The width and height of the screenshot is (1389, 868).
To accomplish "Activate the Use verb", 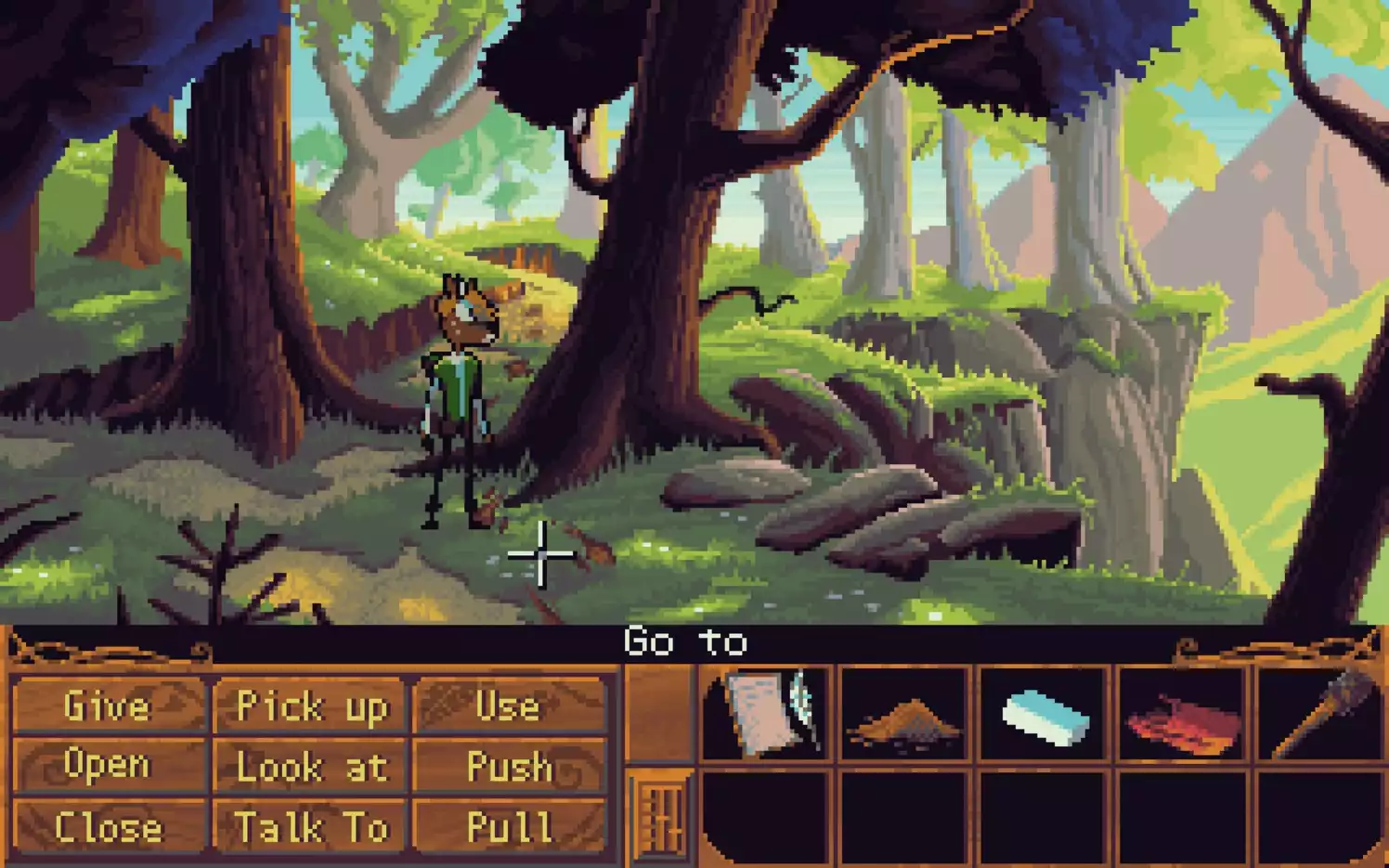I will [x=509, y=706].
